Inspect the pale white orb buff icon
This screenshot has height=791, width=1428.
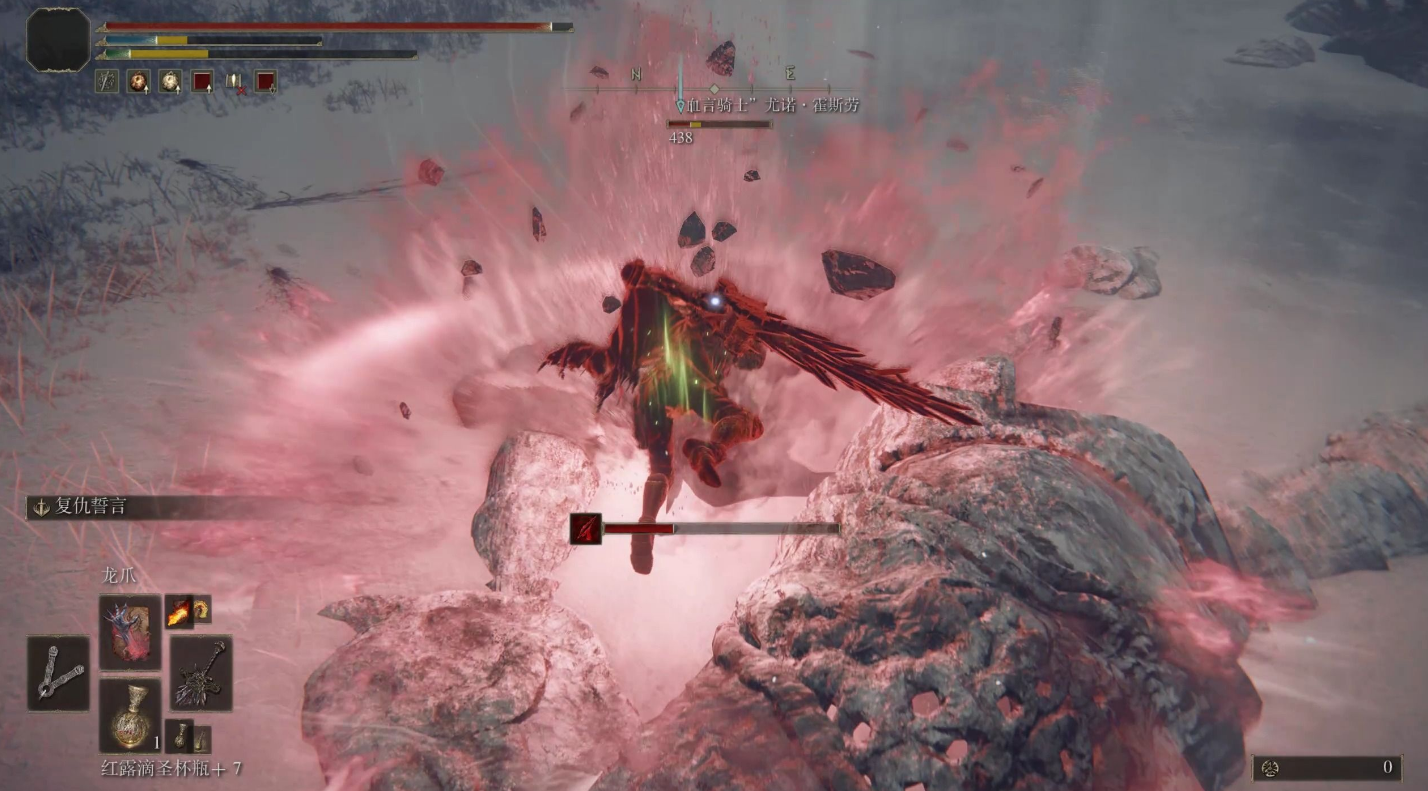pos(170,81)
